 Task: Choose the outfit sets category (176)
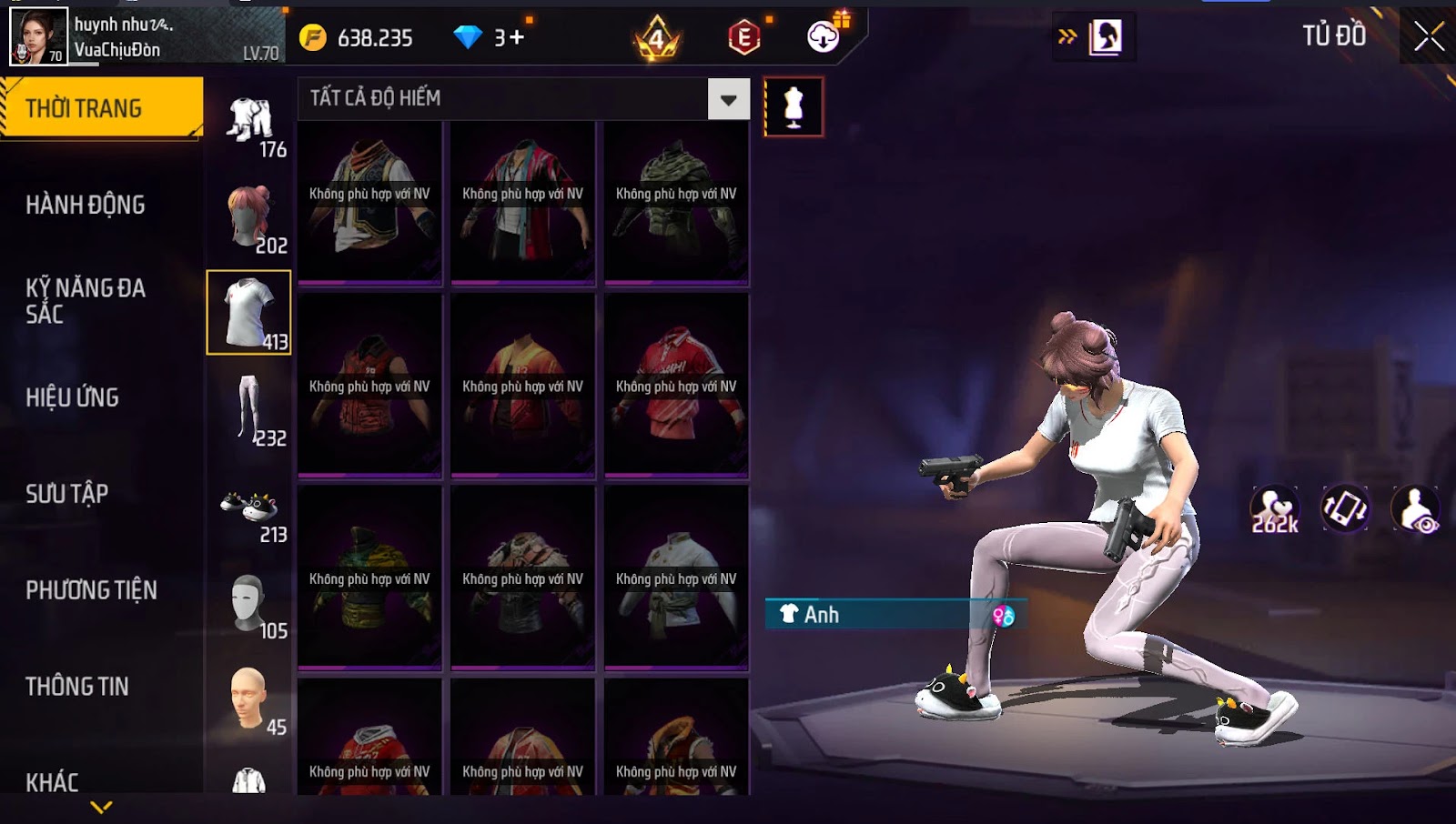(x=251, y=123)
